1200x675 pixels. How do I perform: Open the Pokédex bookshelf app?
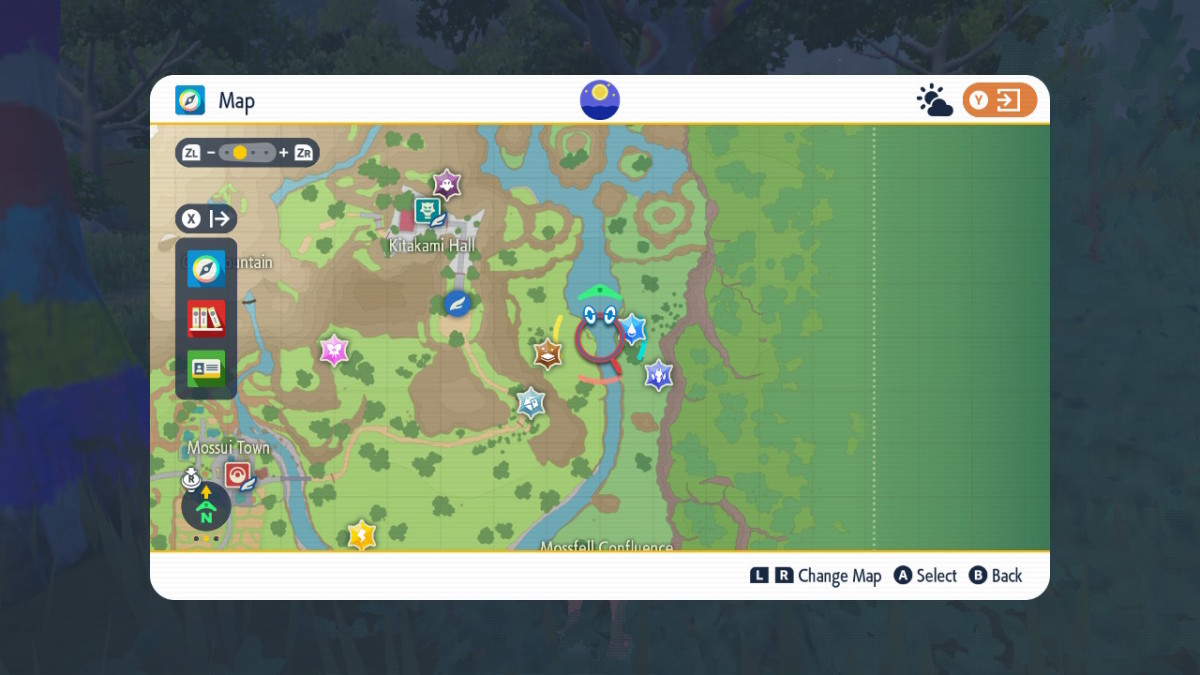point(206,319)
